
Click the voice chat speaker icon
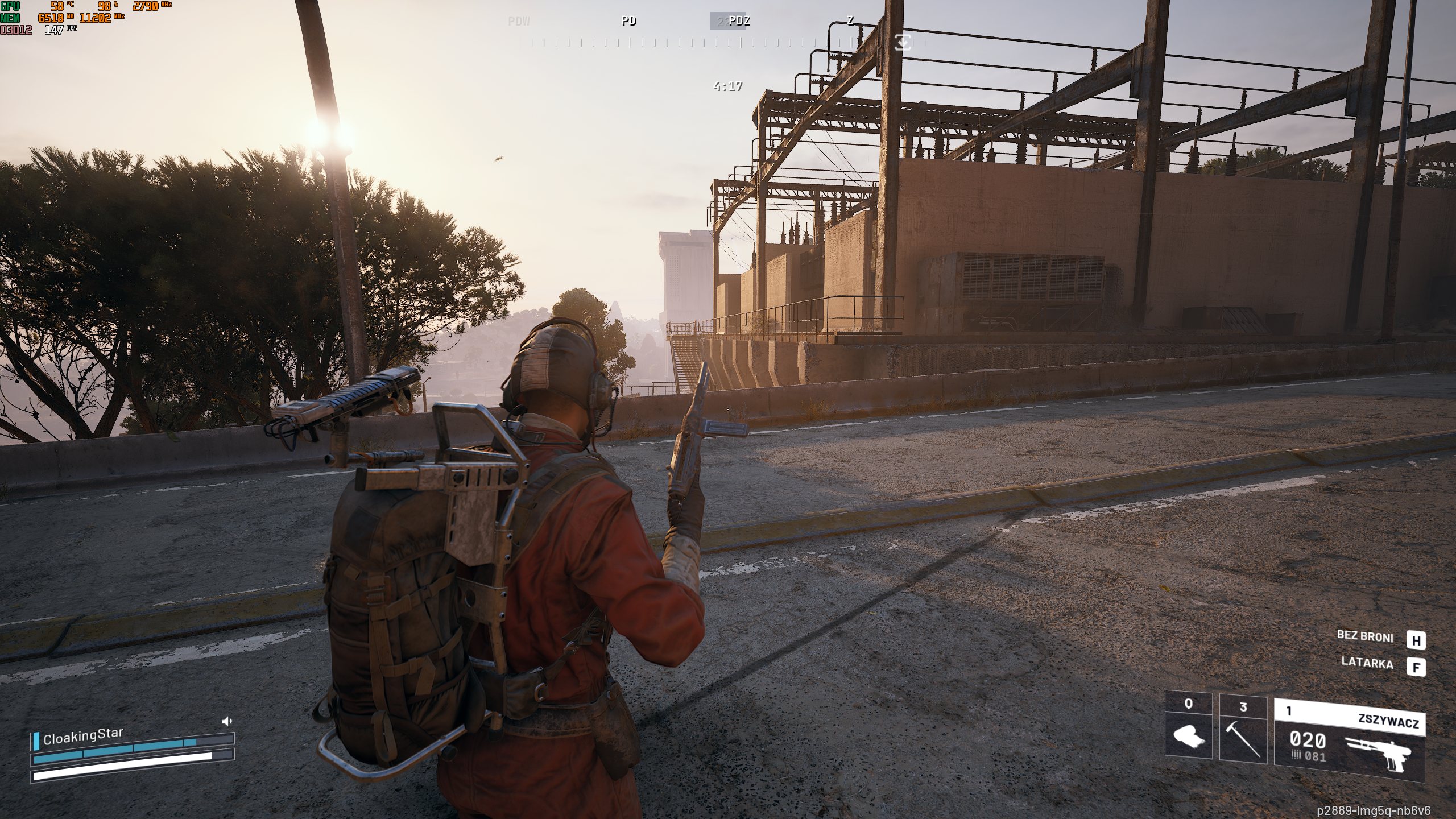click(x=227, y=722)
